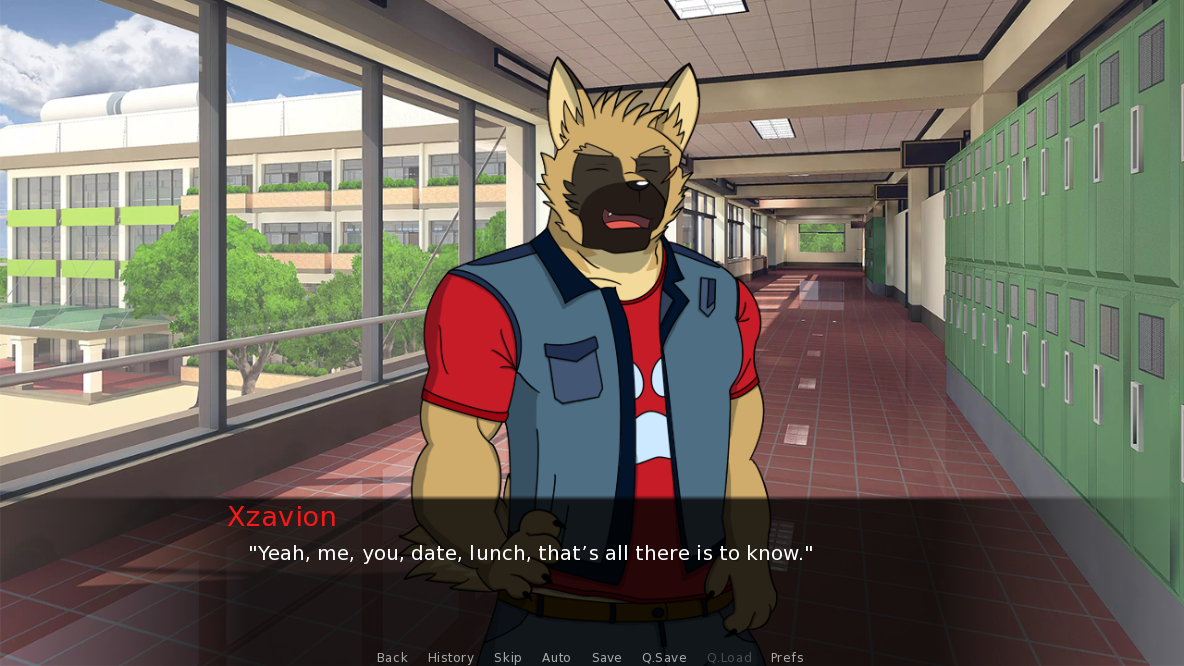The width and height of the screenshot is (1184, 666).
Task: Open the Save menu
Action: tap(607, 657)
